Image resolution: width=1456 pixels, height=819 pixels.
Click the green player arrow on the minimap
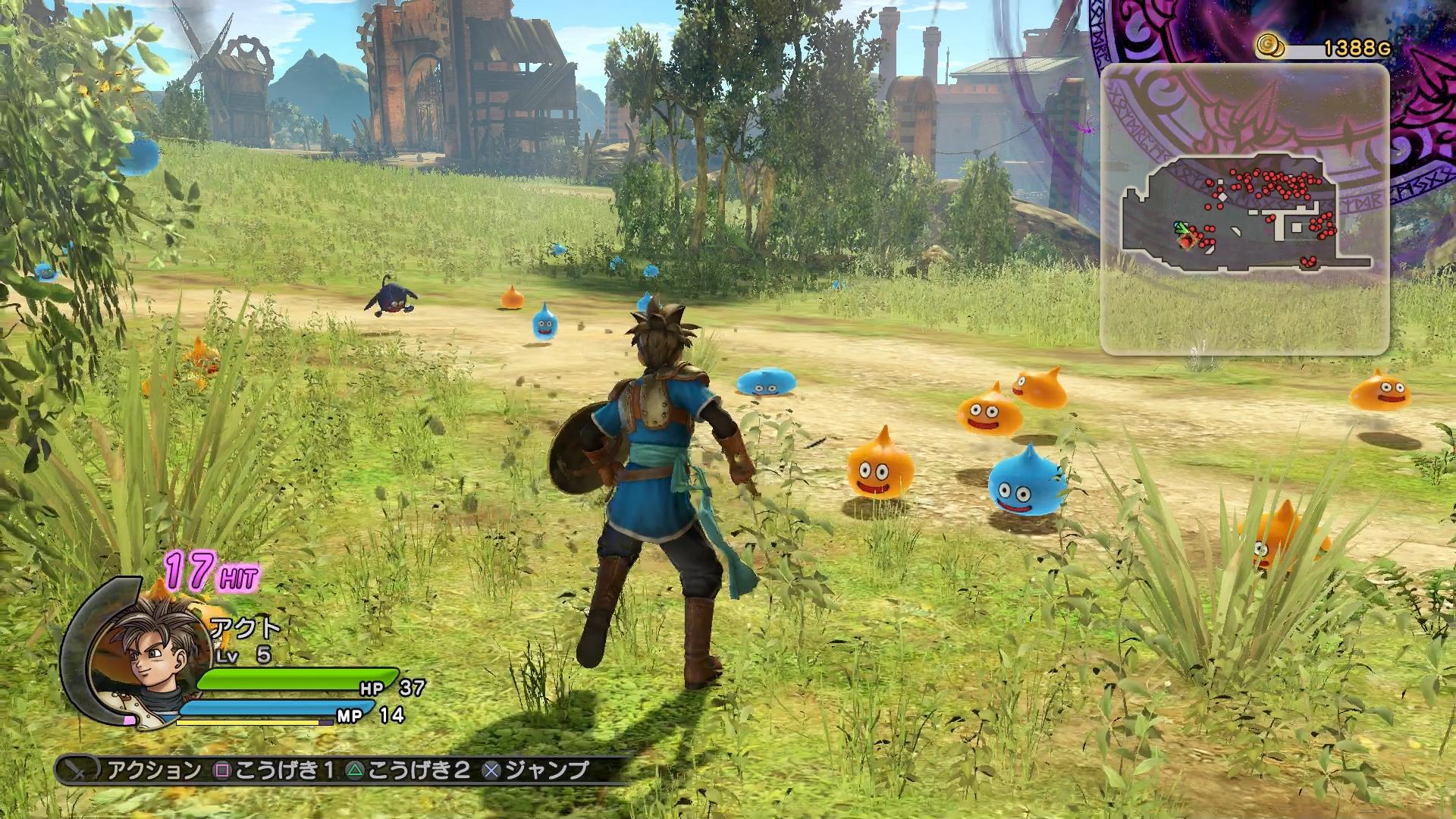coord(1180,227)
